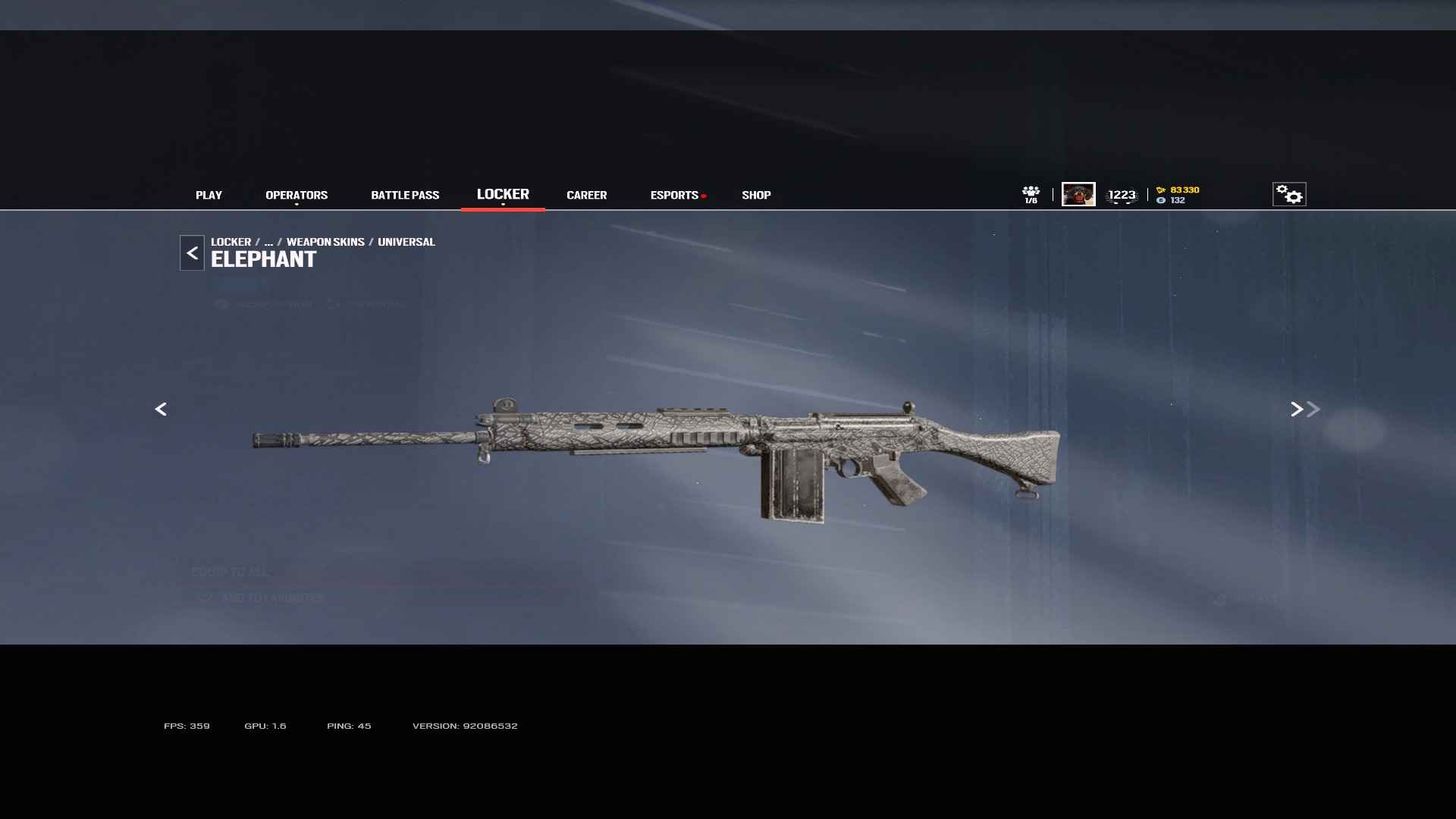
Task: Switch to the Esports tab
Action: [x=674, y=195]
